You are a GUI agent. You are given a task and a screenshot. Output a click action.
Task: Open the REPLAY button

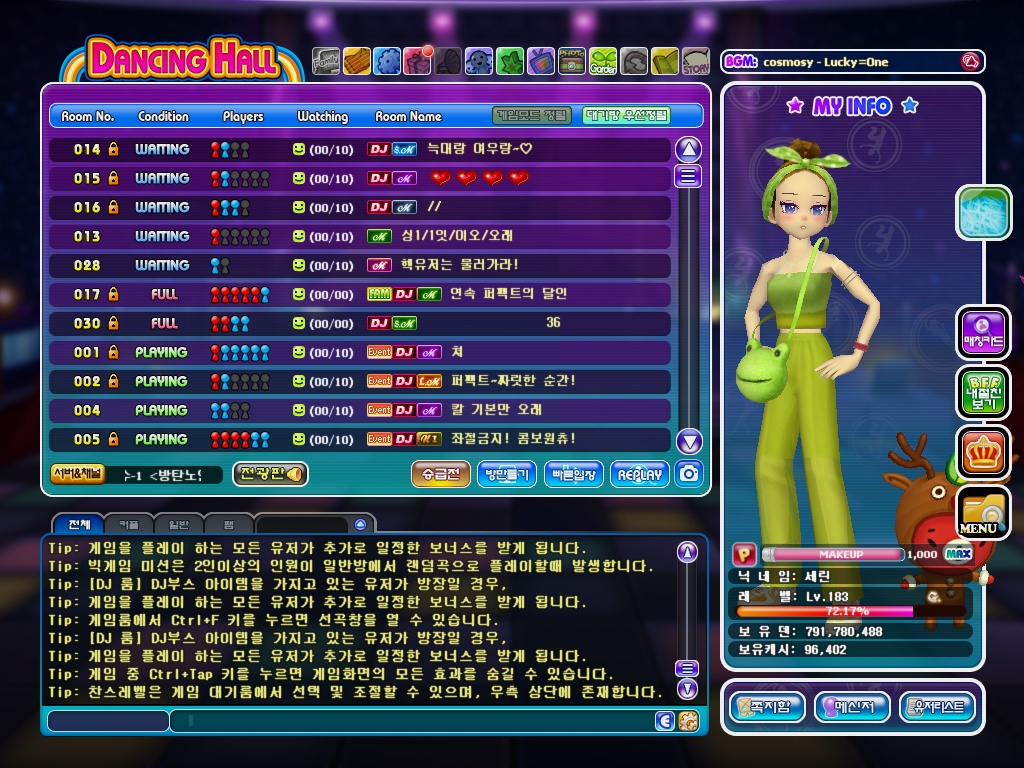[640, 474]
